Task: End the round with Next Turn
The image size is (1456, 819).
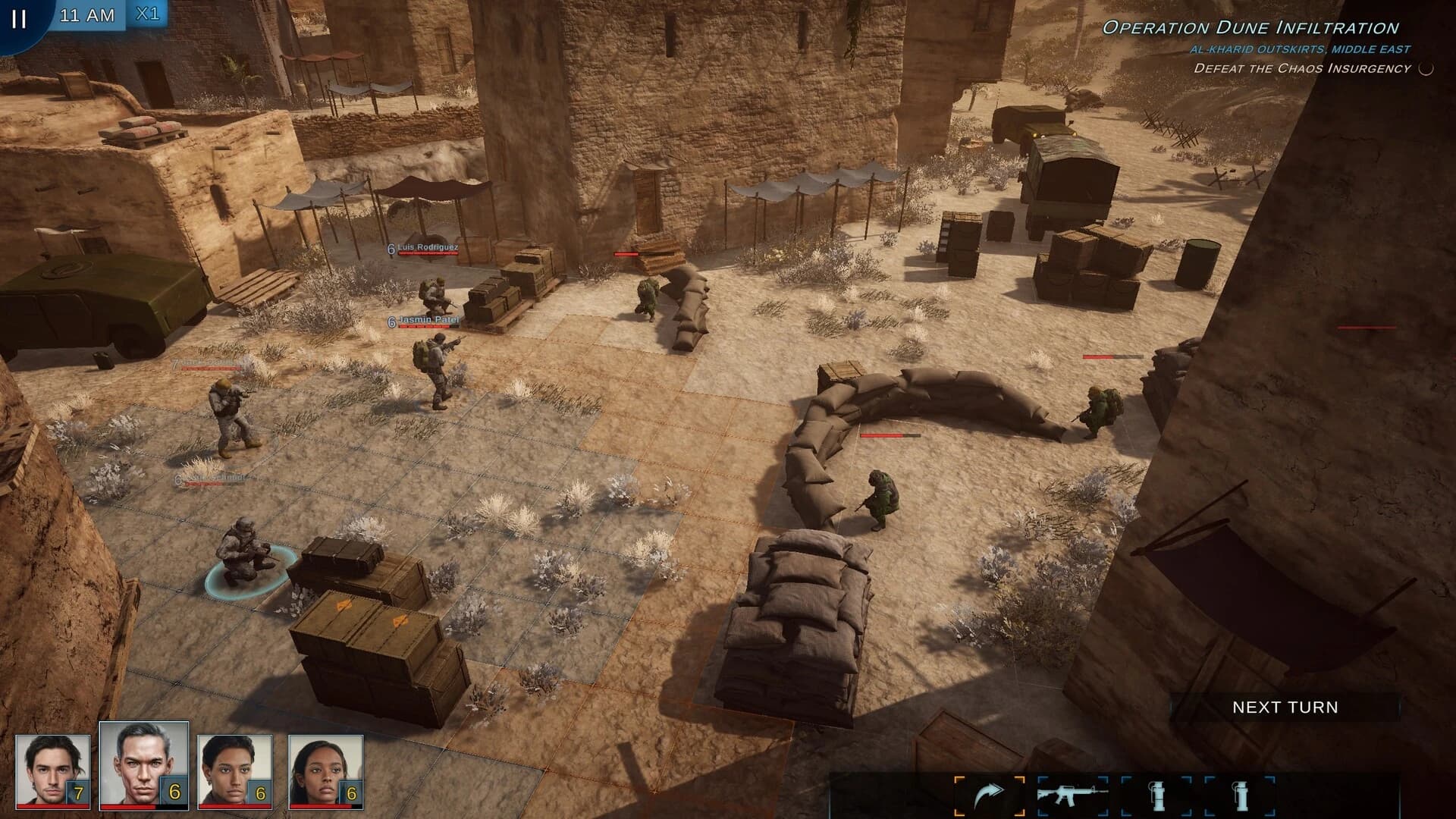Action: [x=1285, y=708]
